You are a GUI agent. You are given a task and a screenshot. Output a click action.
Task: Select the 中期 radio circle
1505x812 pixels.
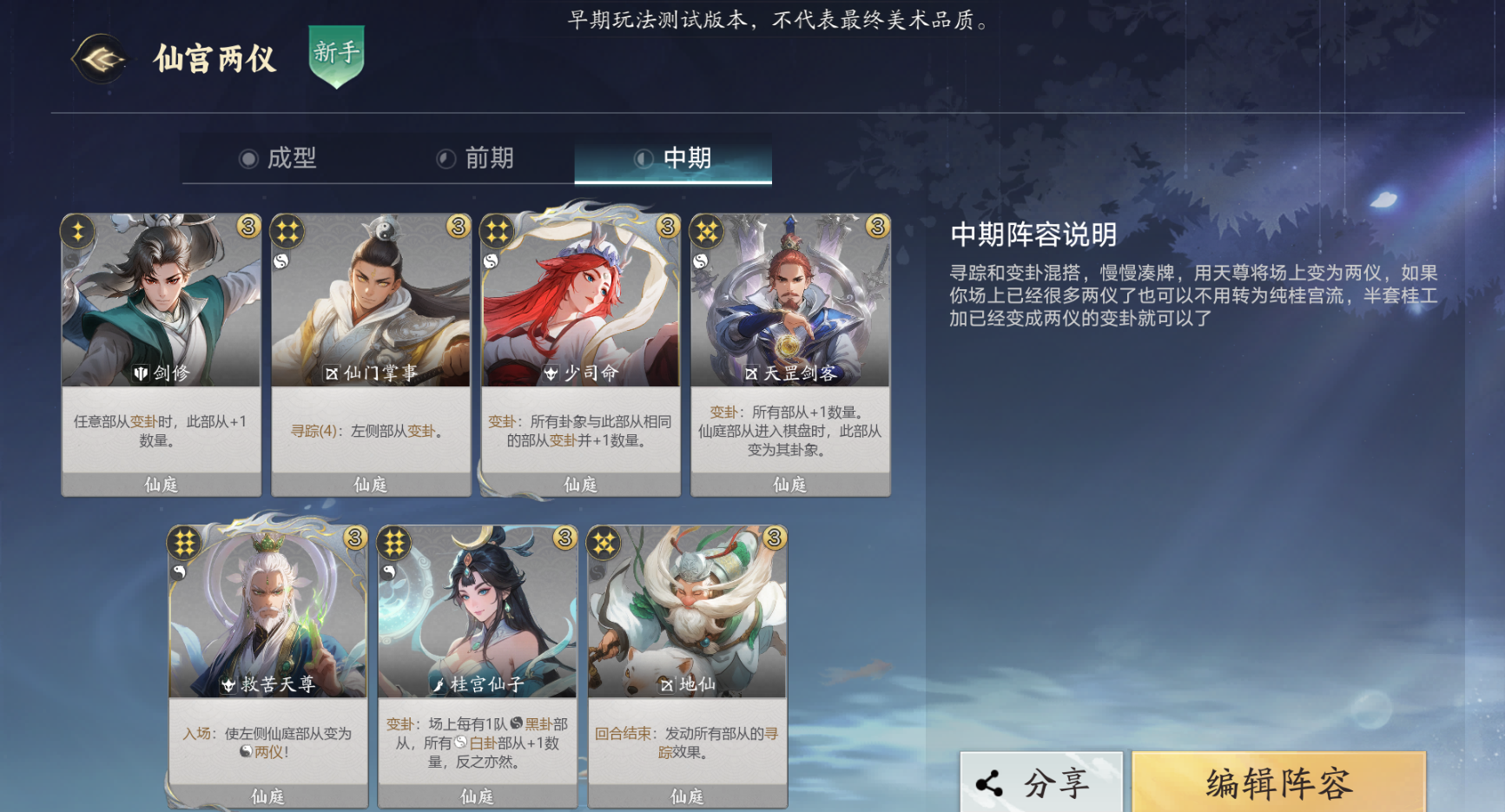point(644,158)
